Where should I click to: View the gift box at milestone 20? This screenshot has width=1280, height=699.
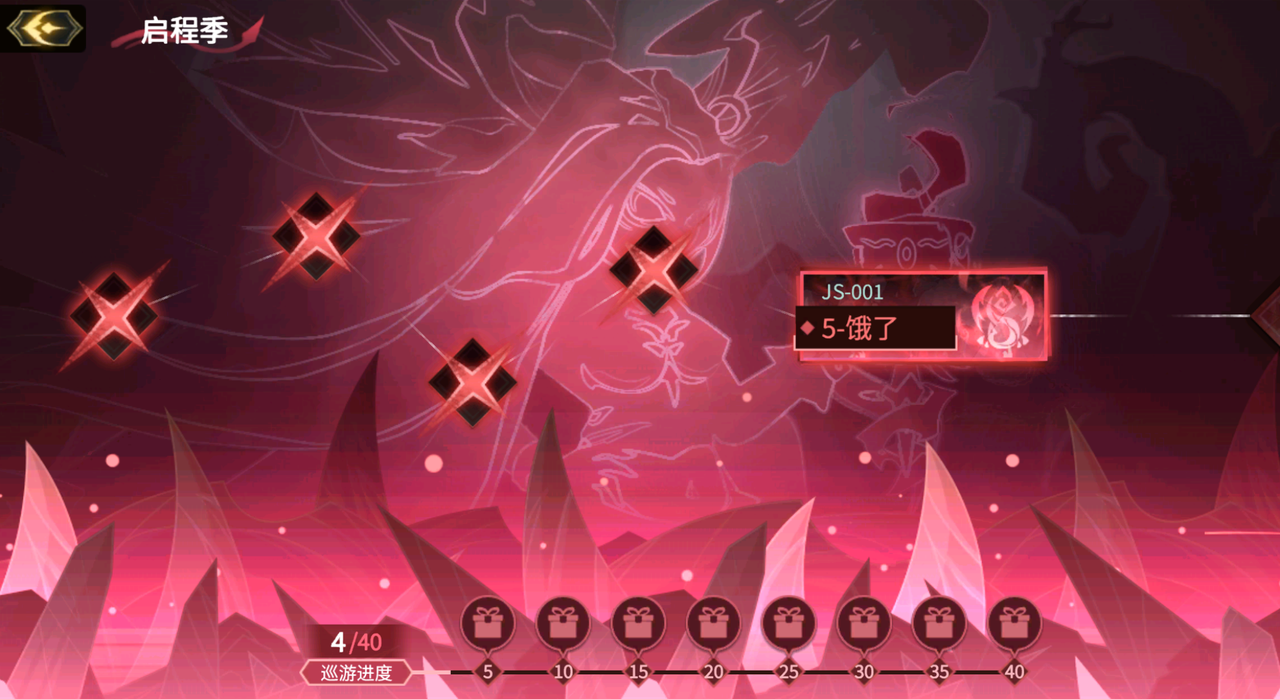(713, 624)
